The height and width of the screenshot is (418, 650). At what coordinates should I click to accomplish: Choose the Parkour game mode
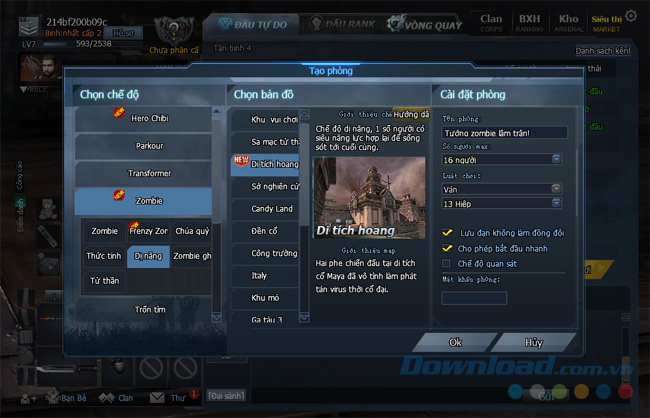pyautogui.click(x=149, y=146)
